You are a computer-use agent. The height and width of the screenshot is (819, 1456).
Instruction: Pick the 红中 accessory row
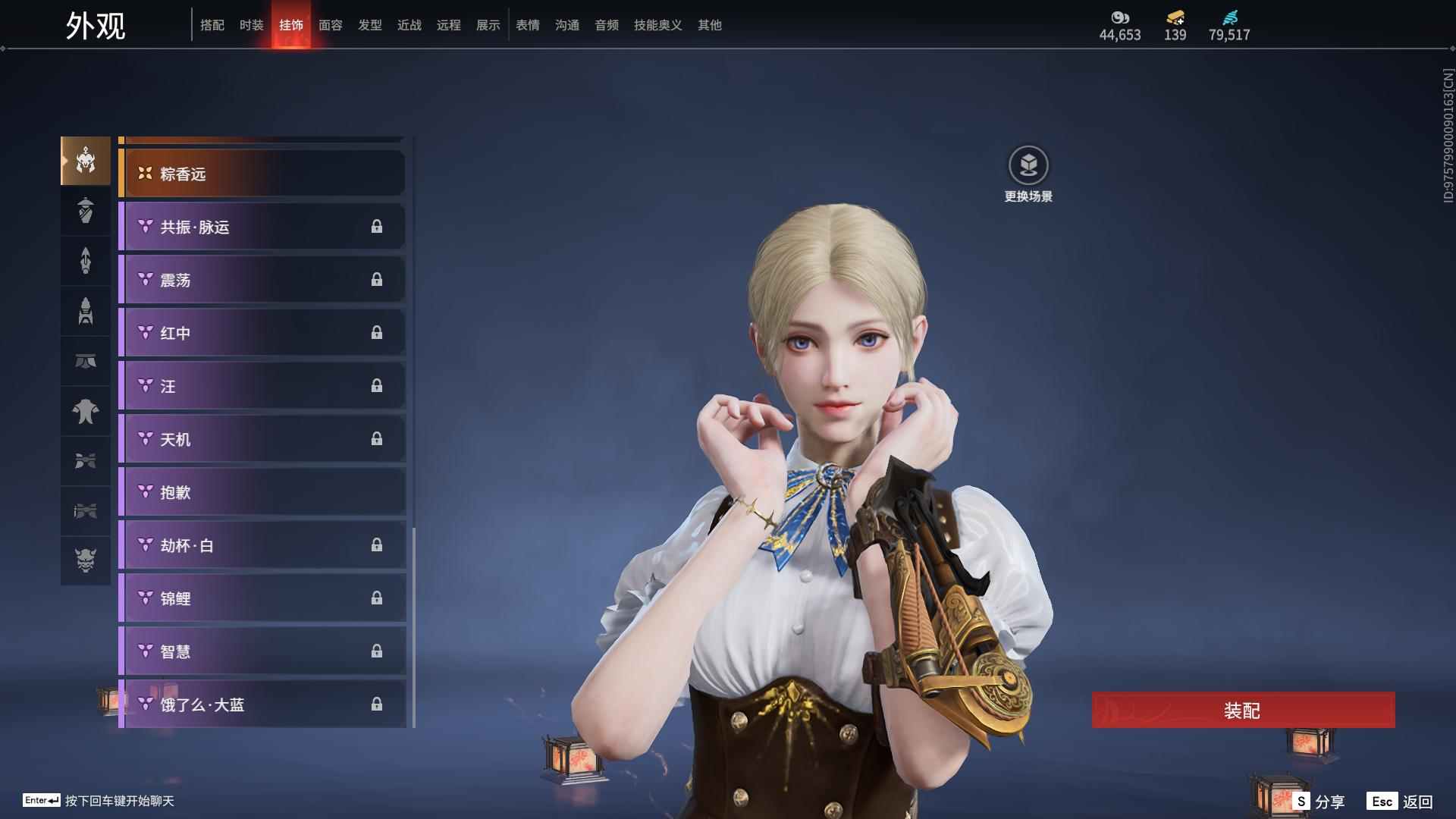click(x=262, y=333)
